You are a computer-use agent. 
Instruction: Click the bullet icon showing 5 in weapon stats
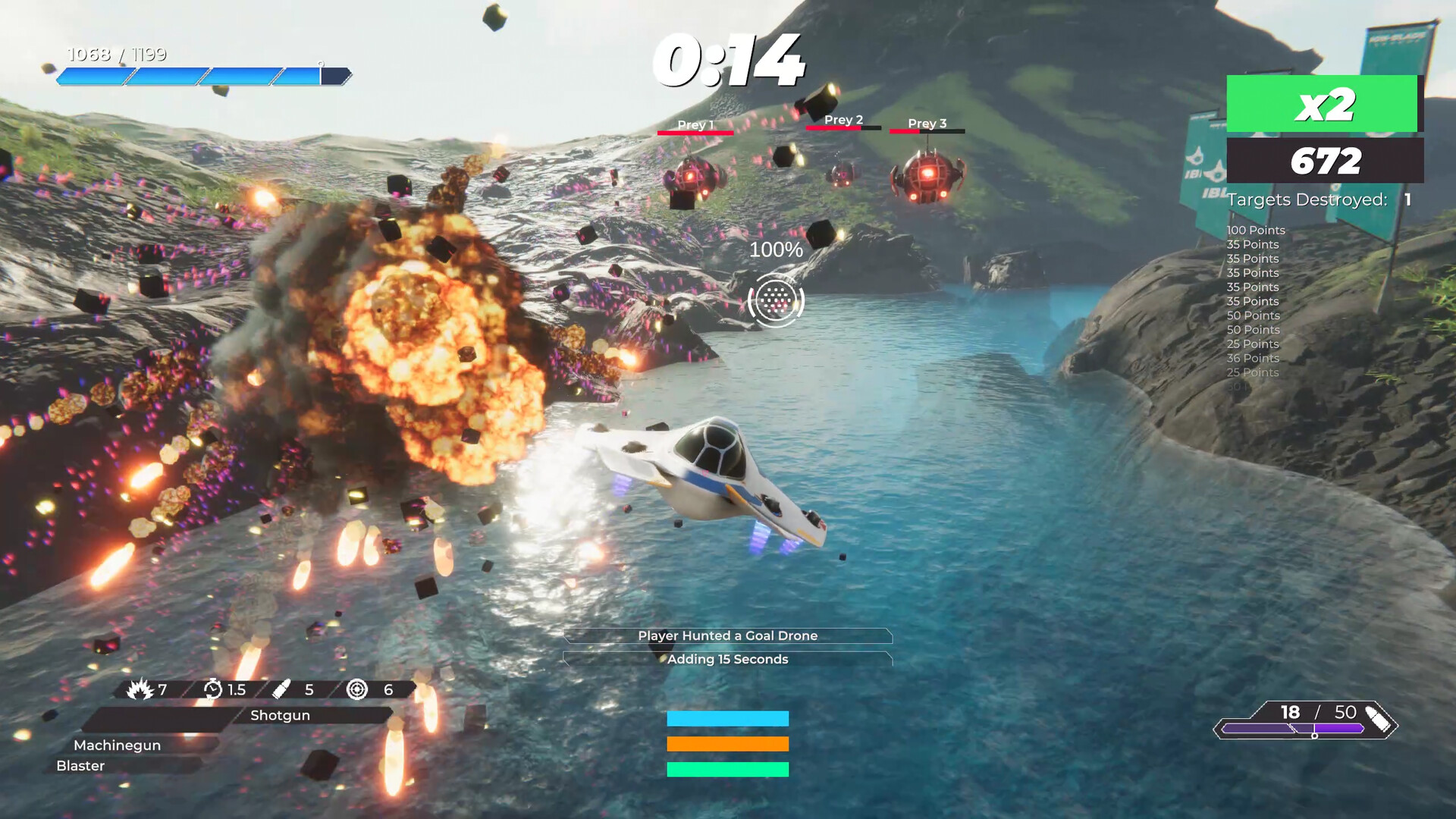(281, 690)
